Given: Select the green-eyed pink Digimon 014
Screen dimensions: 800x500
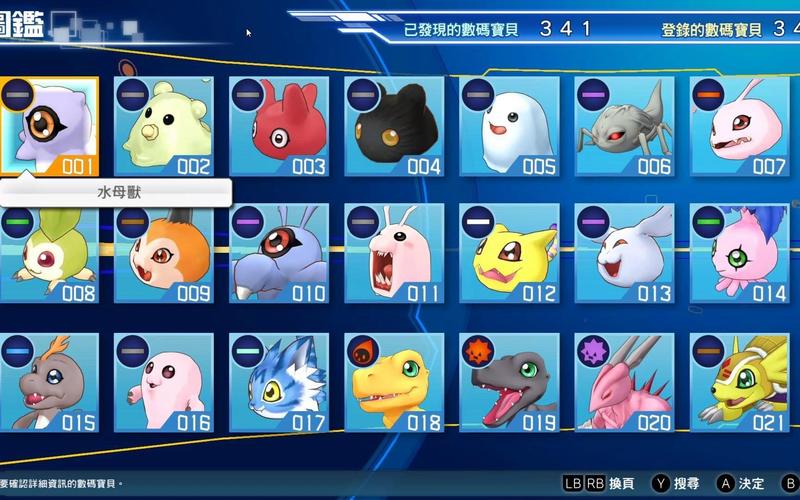Looking at the screenshot, I should point(739,254).
